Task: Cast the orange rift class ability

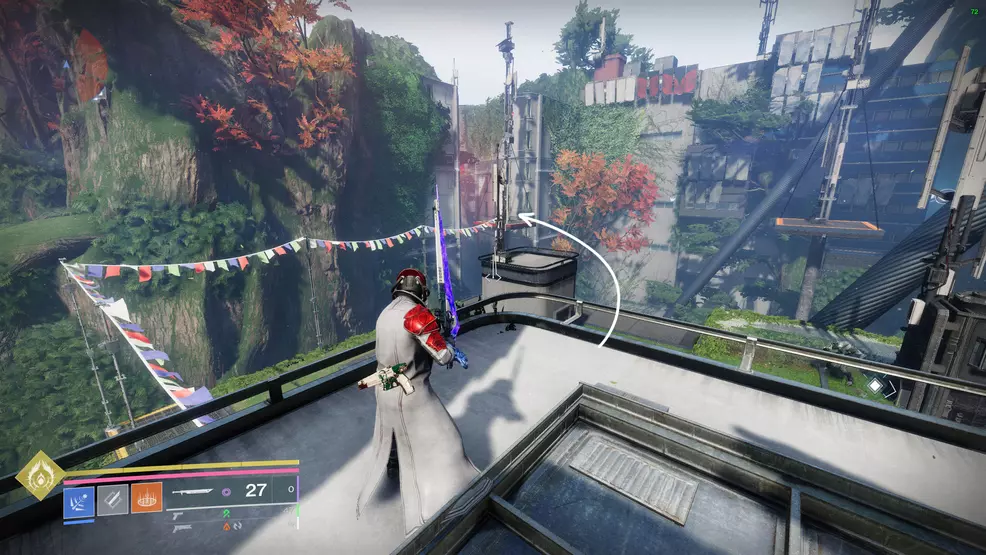Action: coord(146,497)
